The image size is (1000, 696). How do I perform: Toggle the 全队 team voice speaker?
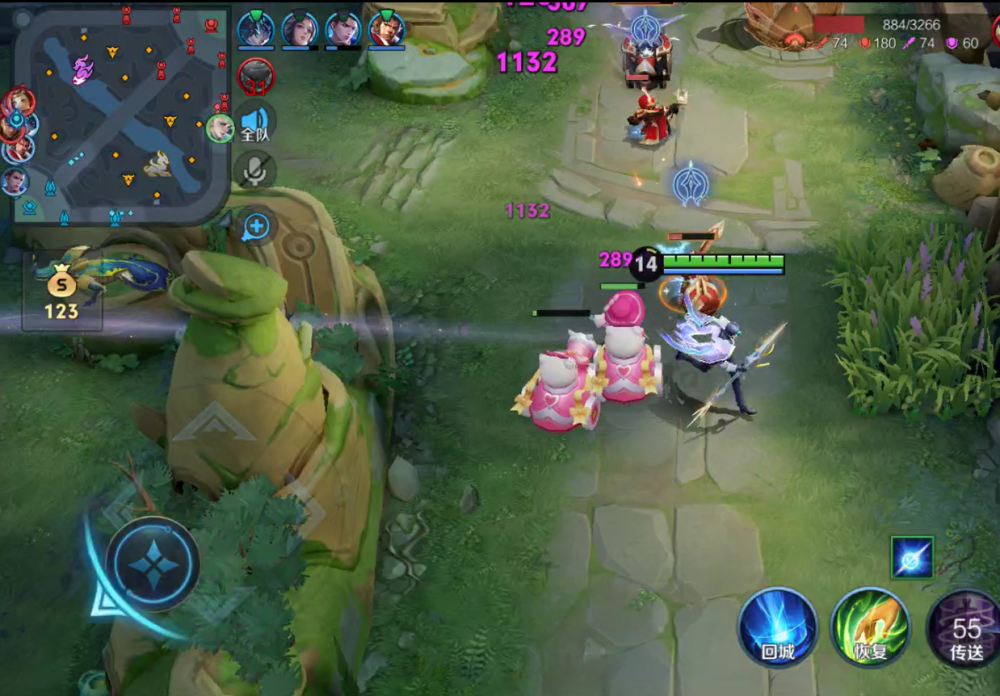(x=255, y=126)
